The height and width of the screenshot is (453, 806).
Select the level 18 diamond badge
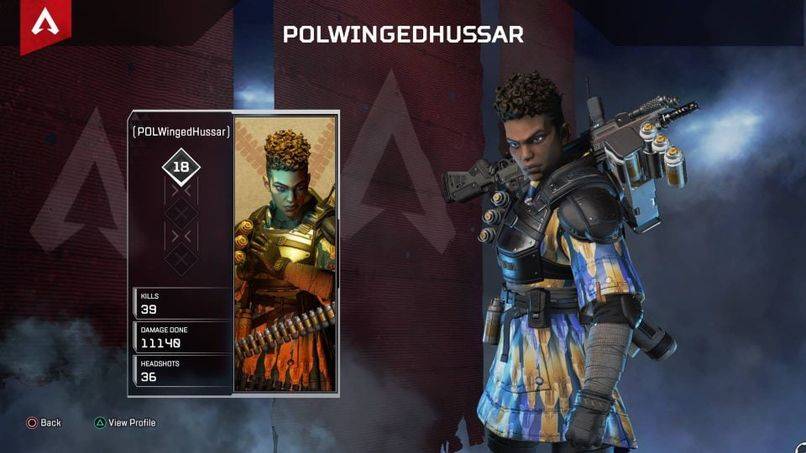tap(181, 168)
